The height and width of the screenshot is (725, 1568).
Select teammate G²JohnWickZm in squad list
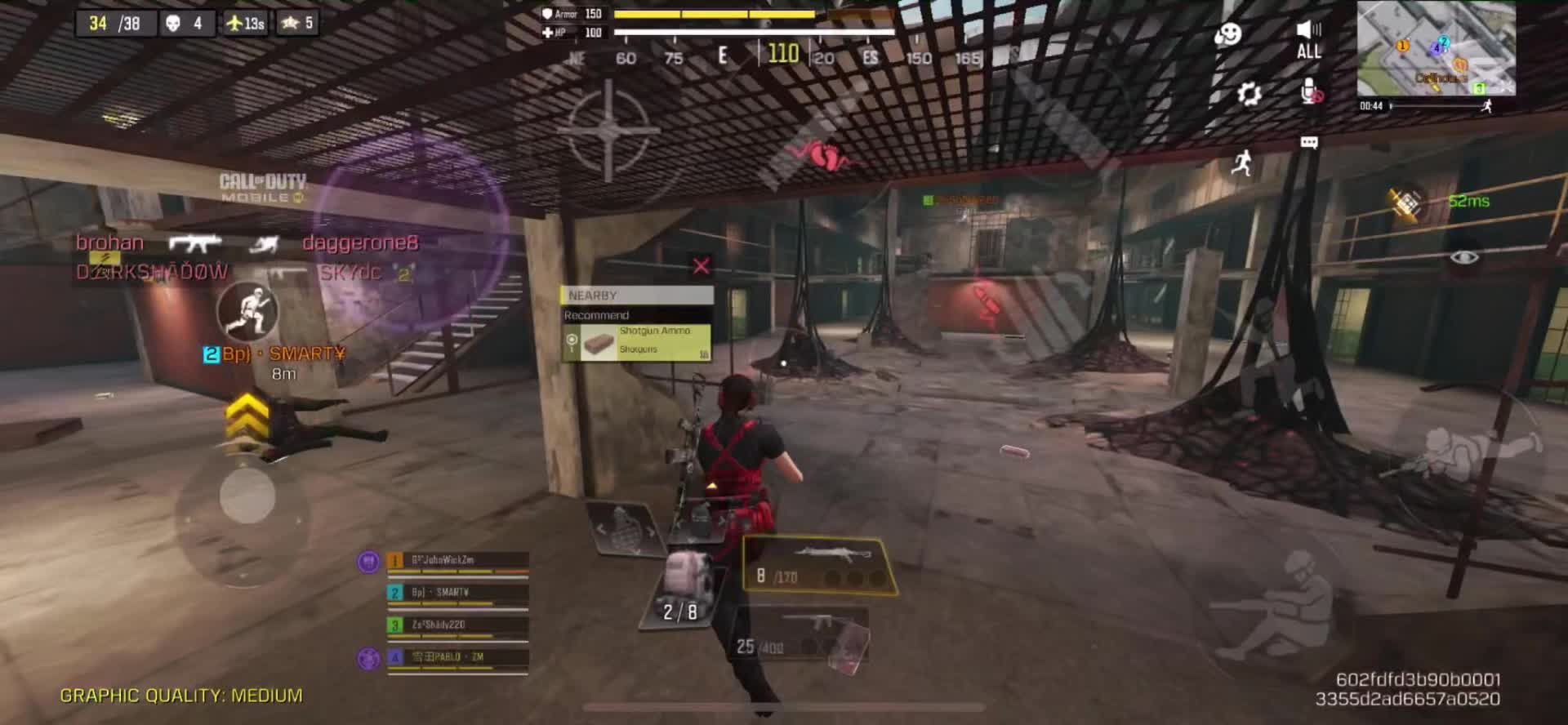[x=457, y=561]
